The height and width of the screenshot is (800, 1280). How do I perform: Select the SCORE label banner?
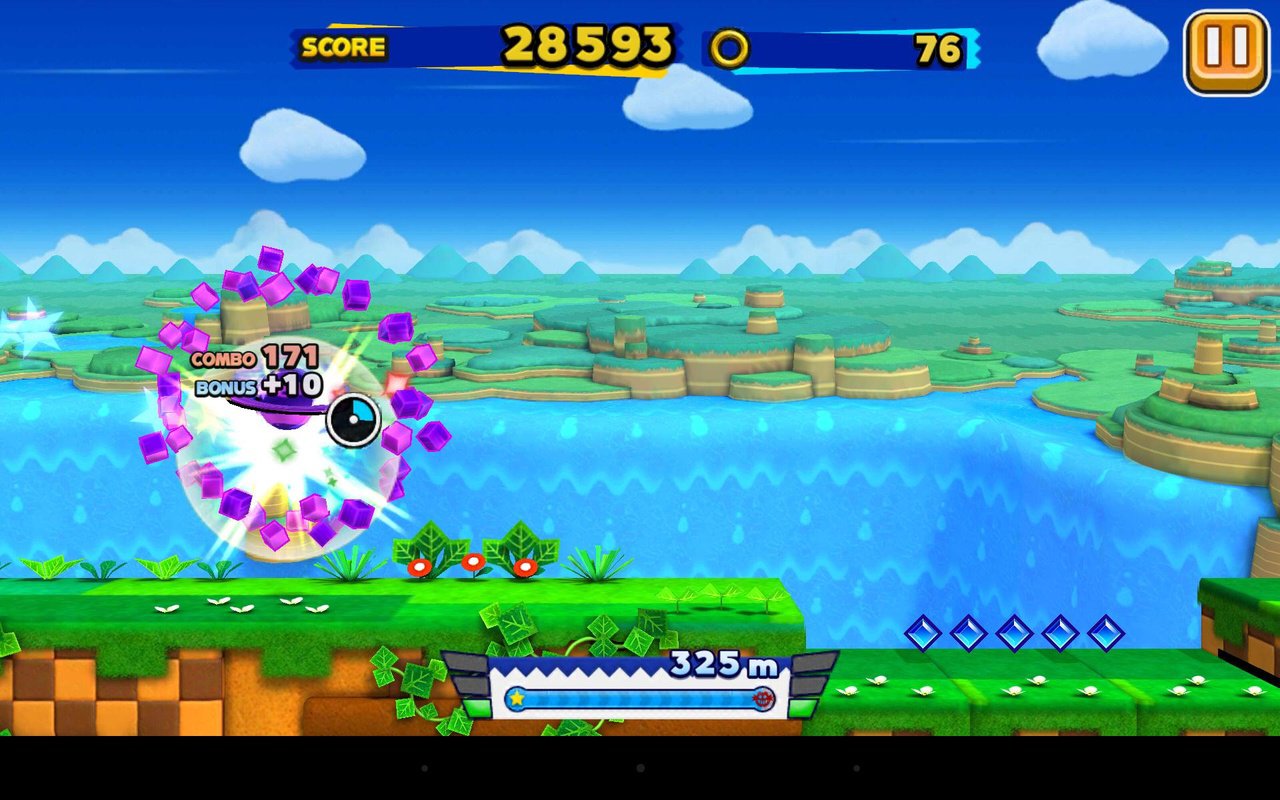coord(345,47)
